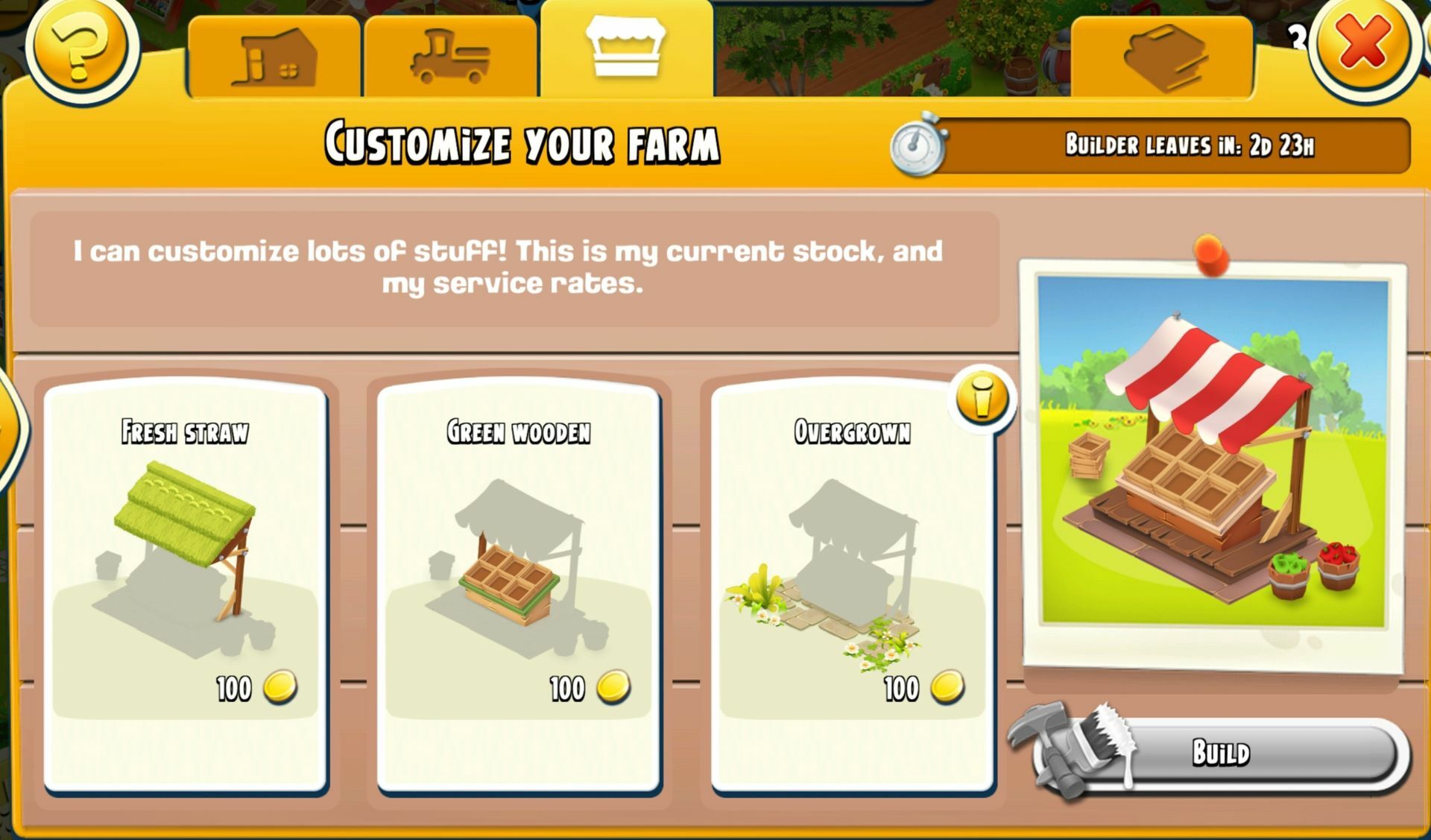Screen dimensions: 1431x840
Task: Switch to the farmhouse tab
Action: click(x=274, y=57)
